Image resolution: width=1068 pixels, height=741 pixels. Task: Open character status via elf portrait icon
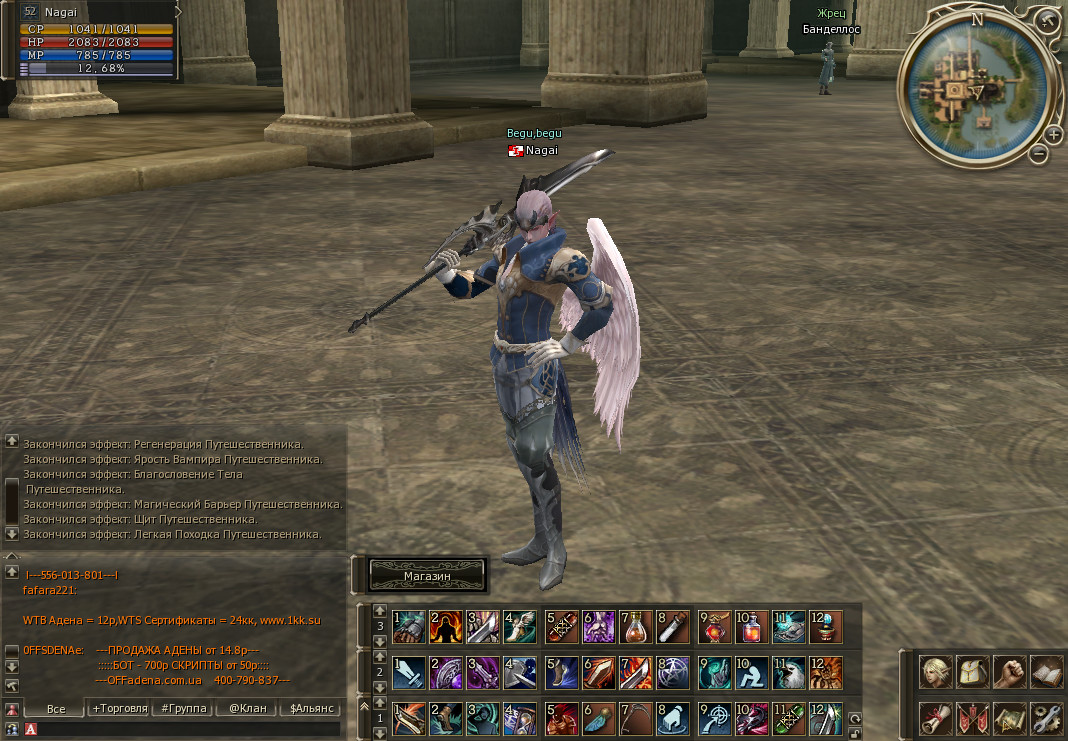[936, 671]
